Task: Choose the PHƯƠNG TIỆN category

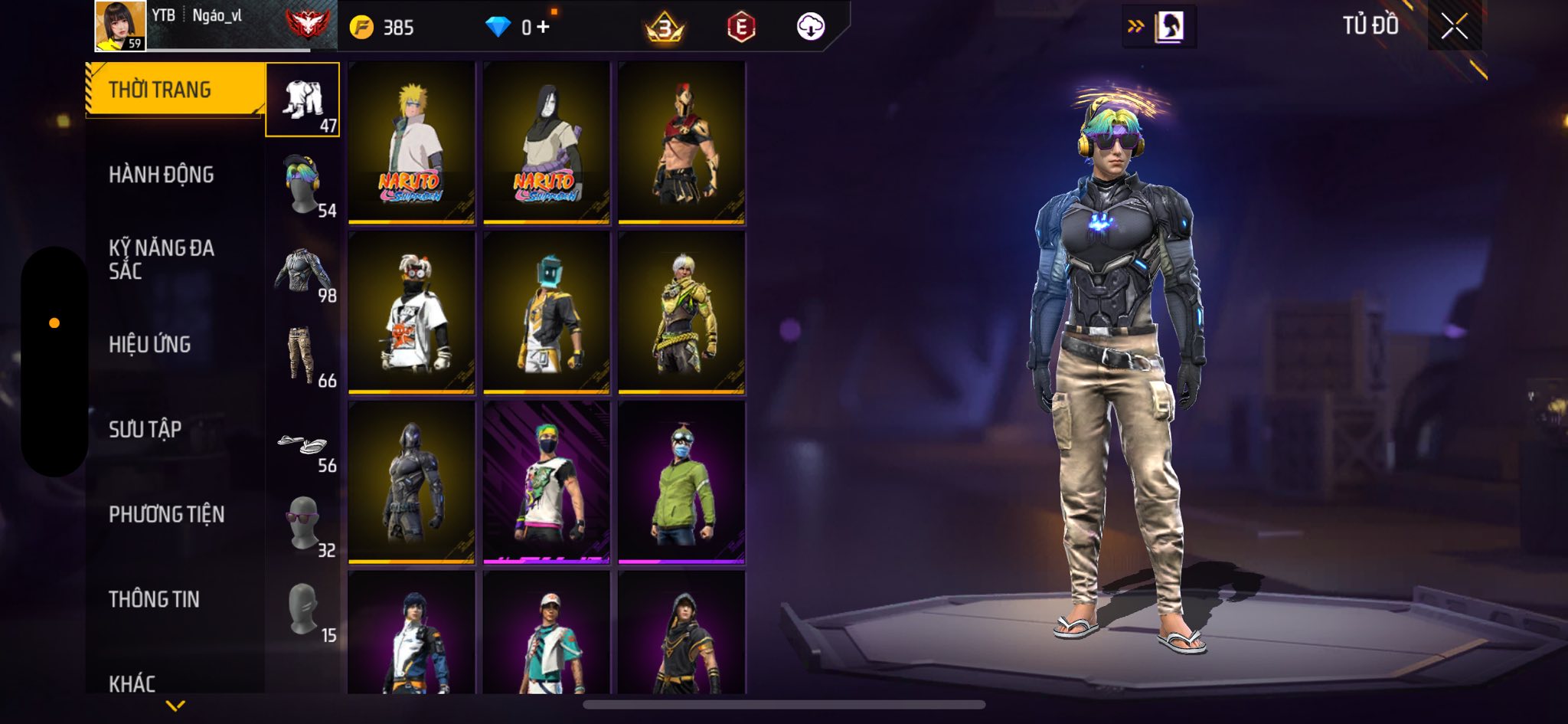Action: coord(166,514)
